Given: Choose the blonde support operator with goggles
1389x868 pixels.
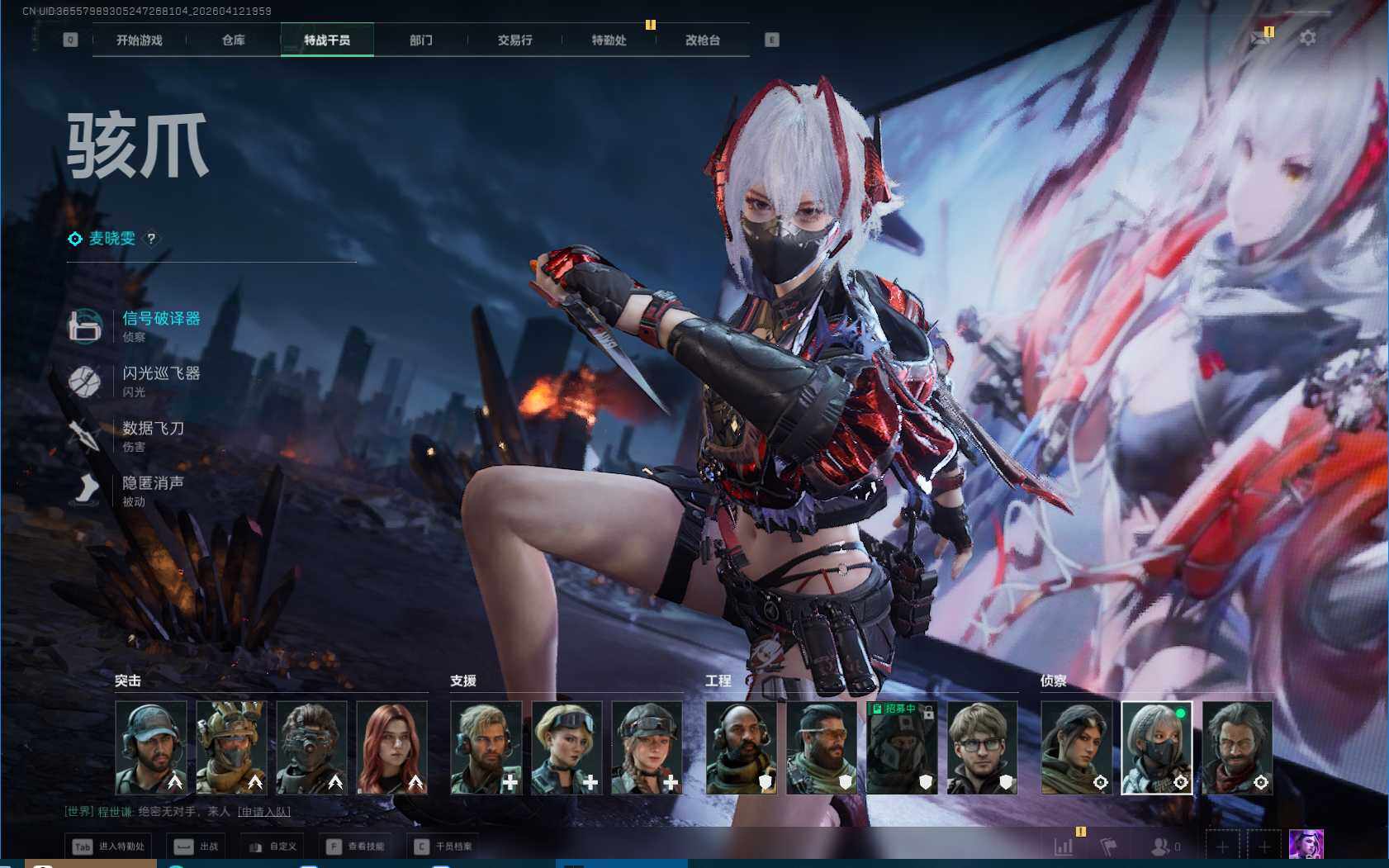Looking at the screenshot, I should click(x=567, y=747).
